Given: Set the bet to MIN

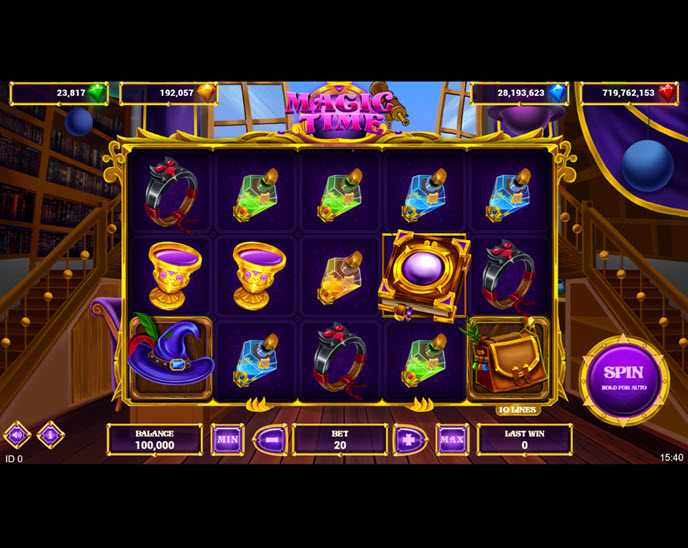Looking at the screenshot, I should click(x=227, y=439).
